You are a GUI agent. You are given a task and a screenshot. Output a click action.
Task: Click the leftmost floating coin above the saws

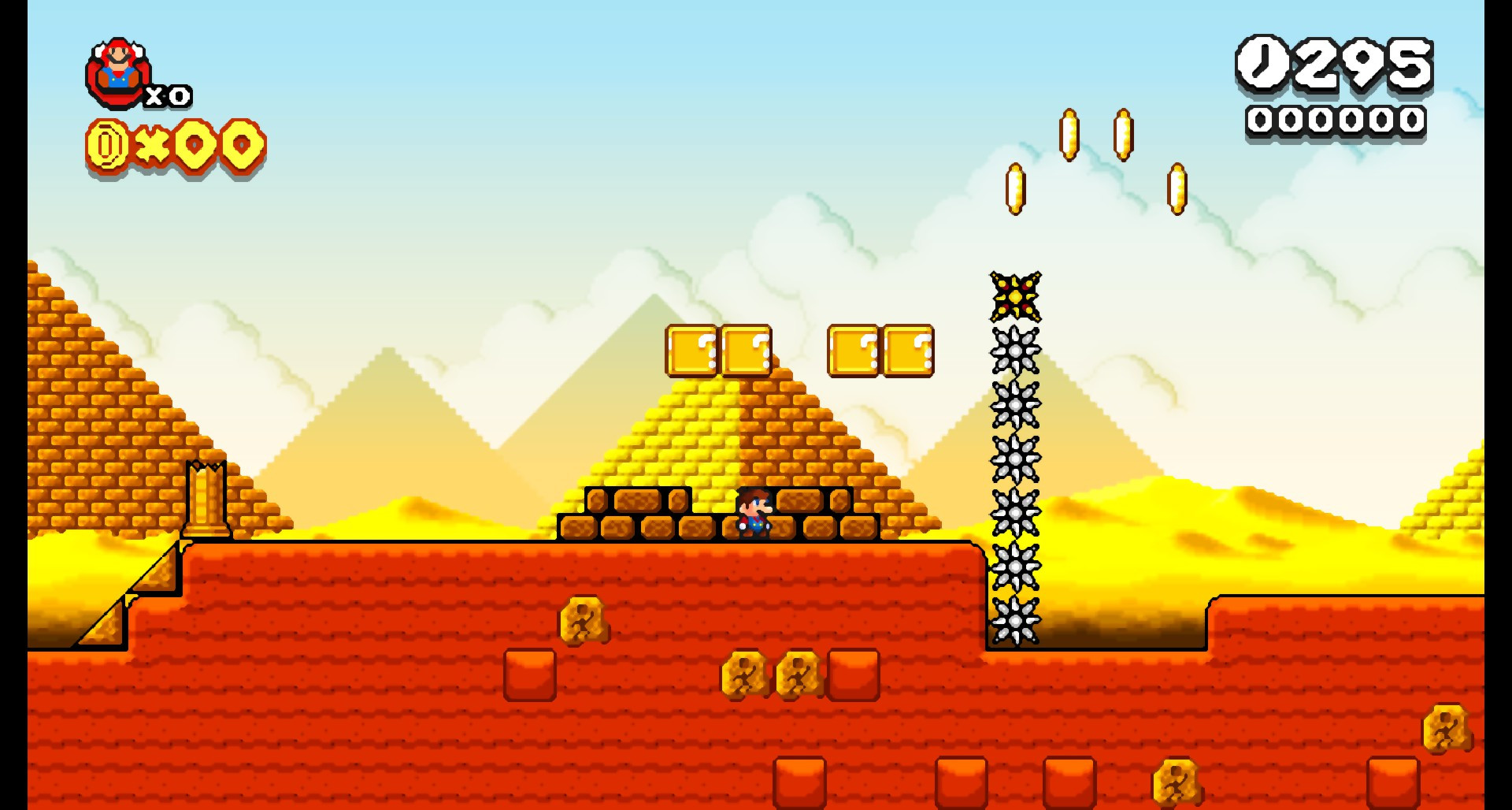pos(1016,189)
